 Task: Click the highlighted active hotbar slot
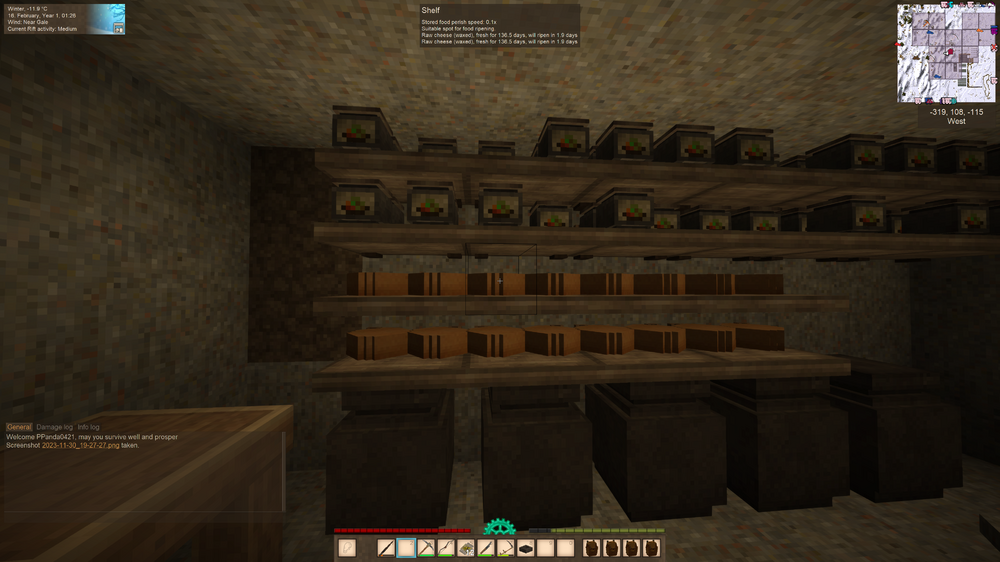click(407, 548)
